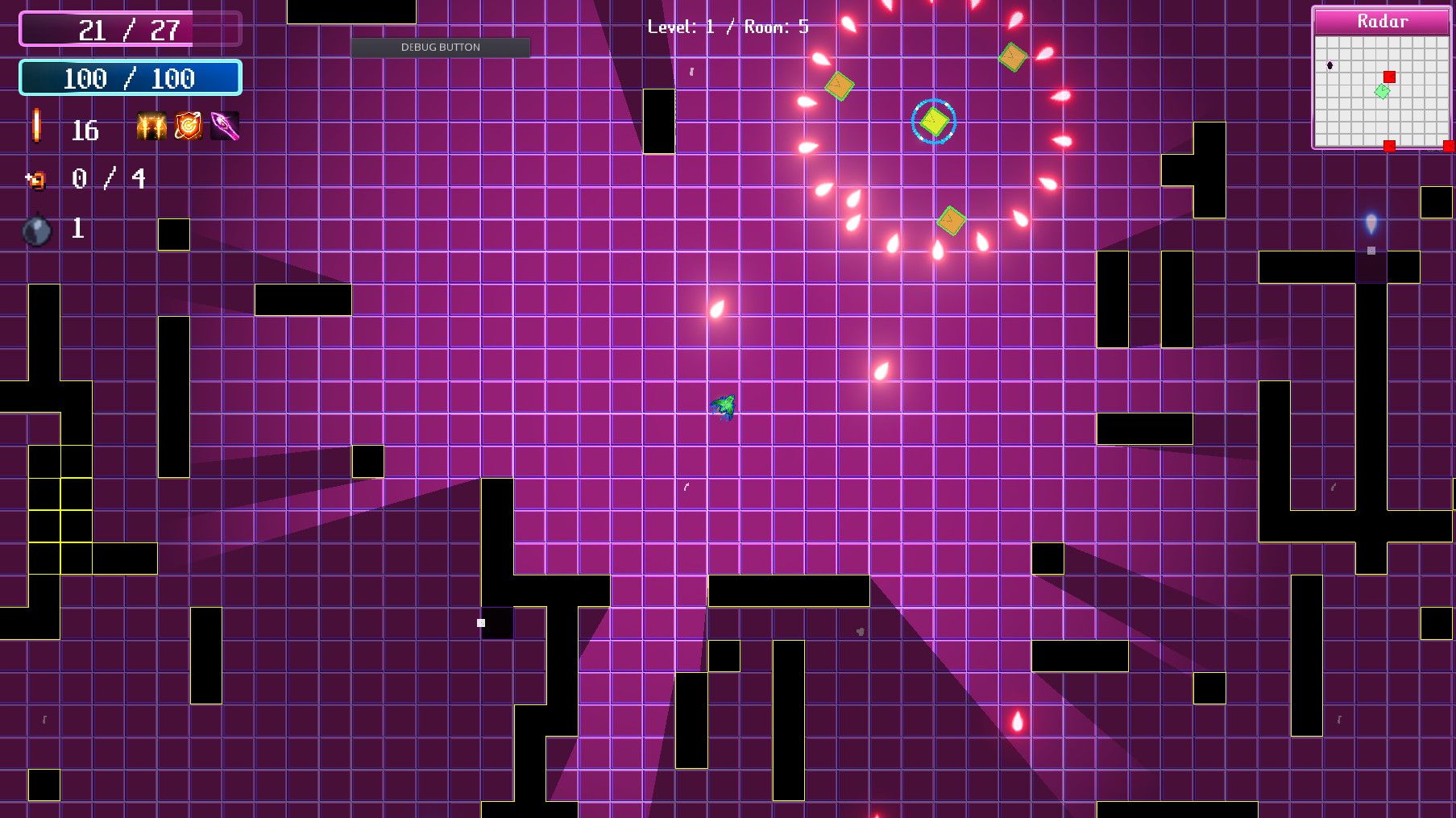Click the flame pillars buff icon
1456x818 pixels.
pyautogui.click(x=151, y=126)
